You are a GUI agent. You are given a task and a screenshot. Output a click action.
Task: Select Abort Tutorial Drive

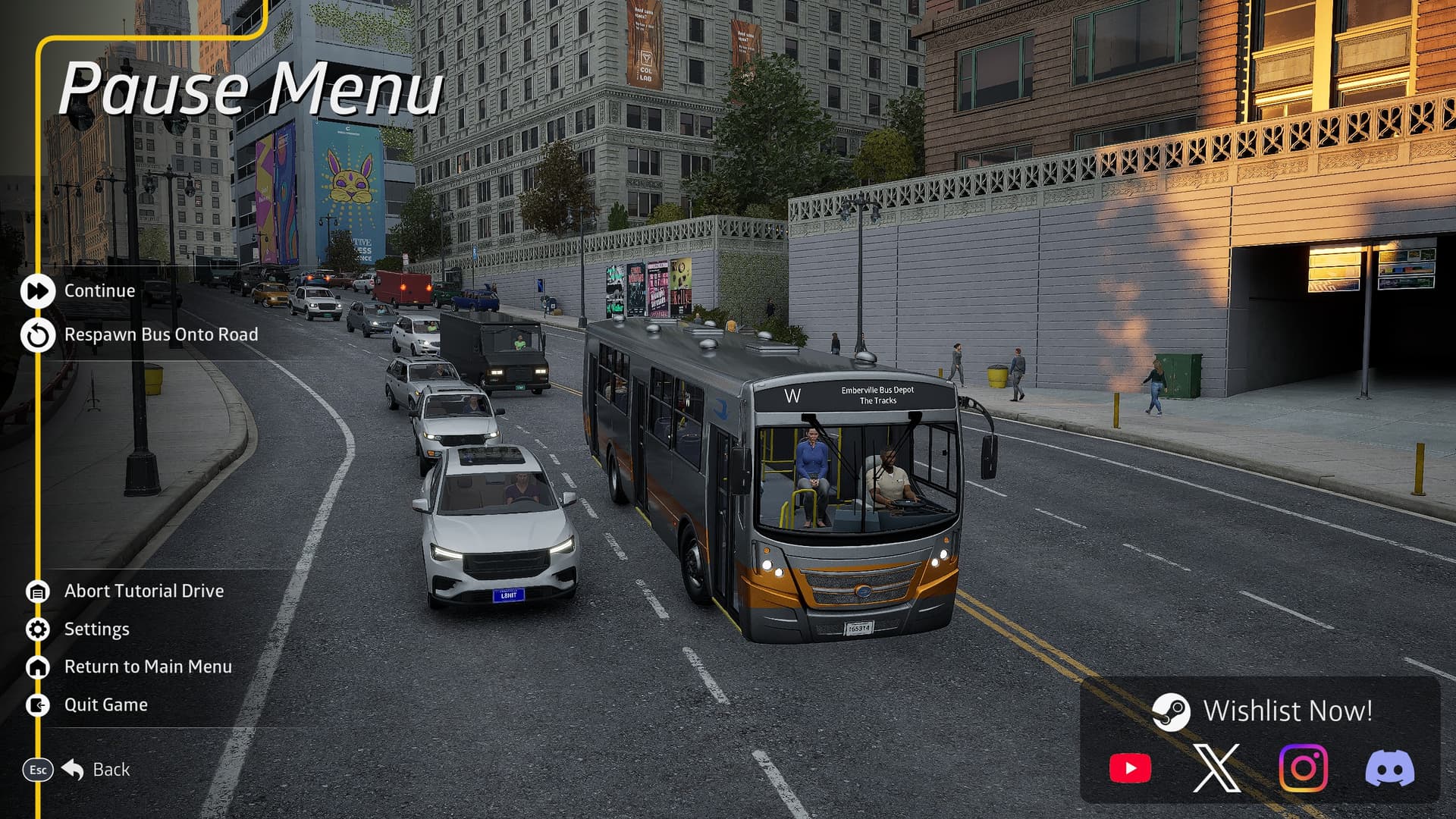pyautogui.click(x=143, y=591)
